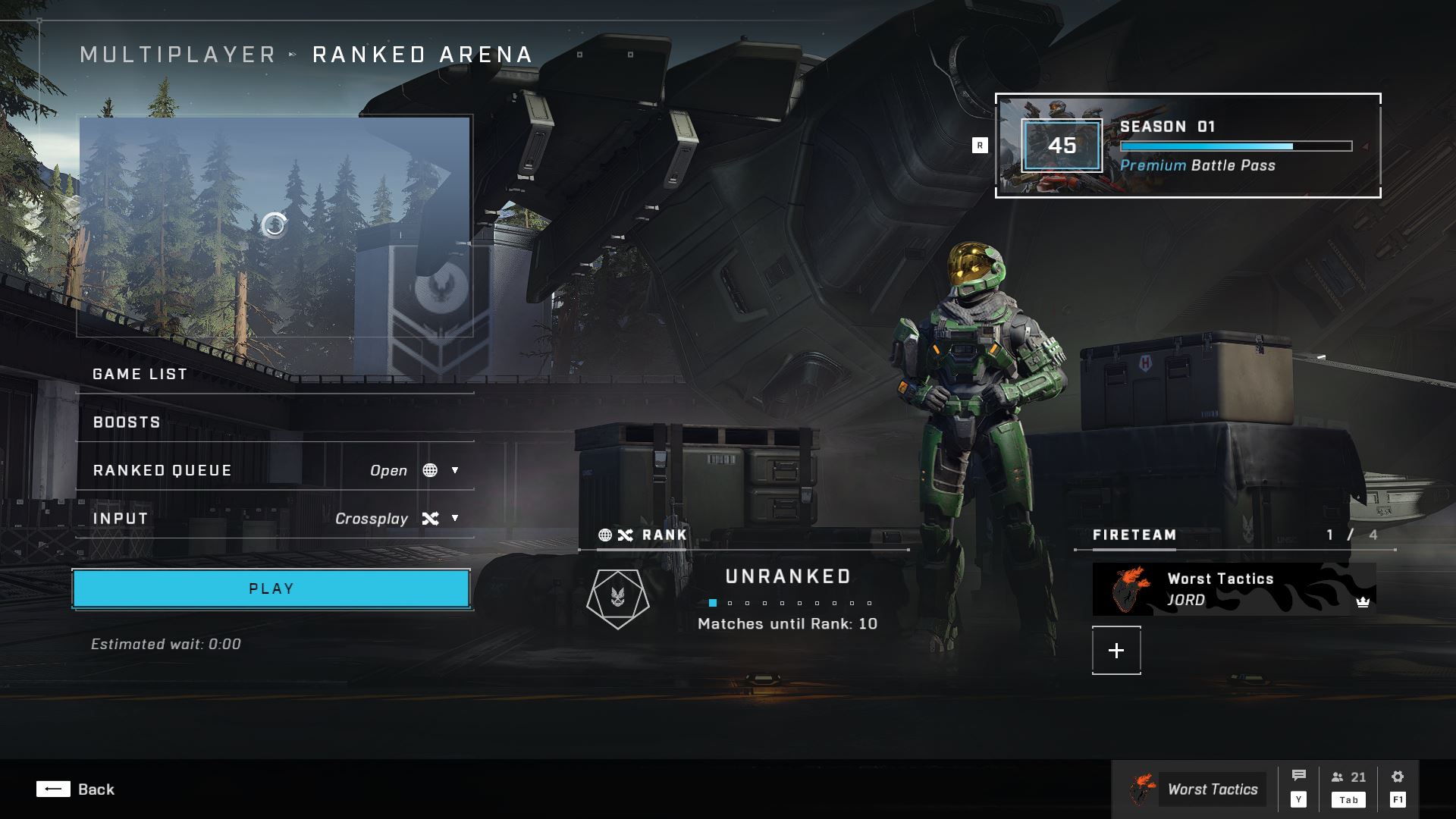
Task: Open settings via the gear icon
Action: click(1397, 776)
